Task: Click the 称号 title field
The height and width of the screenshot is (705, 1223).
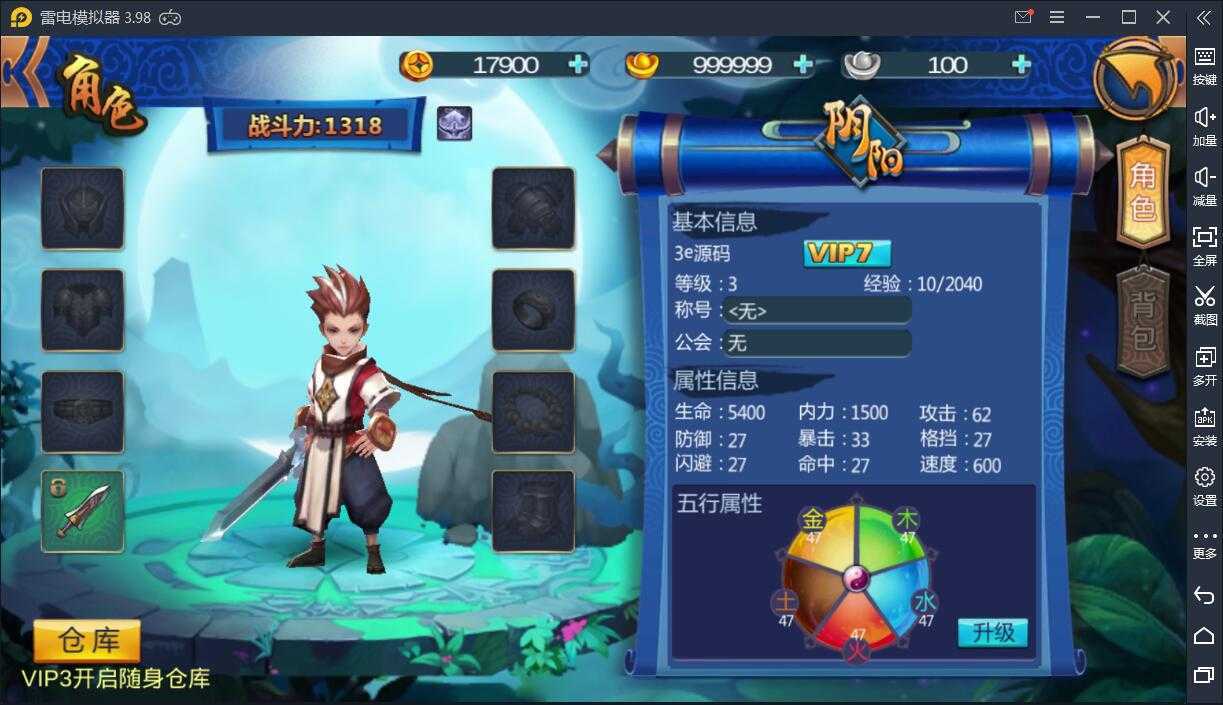Action: [817, 311]
